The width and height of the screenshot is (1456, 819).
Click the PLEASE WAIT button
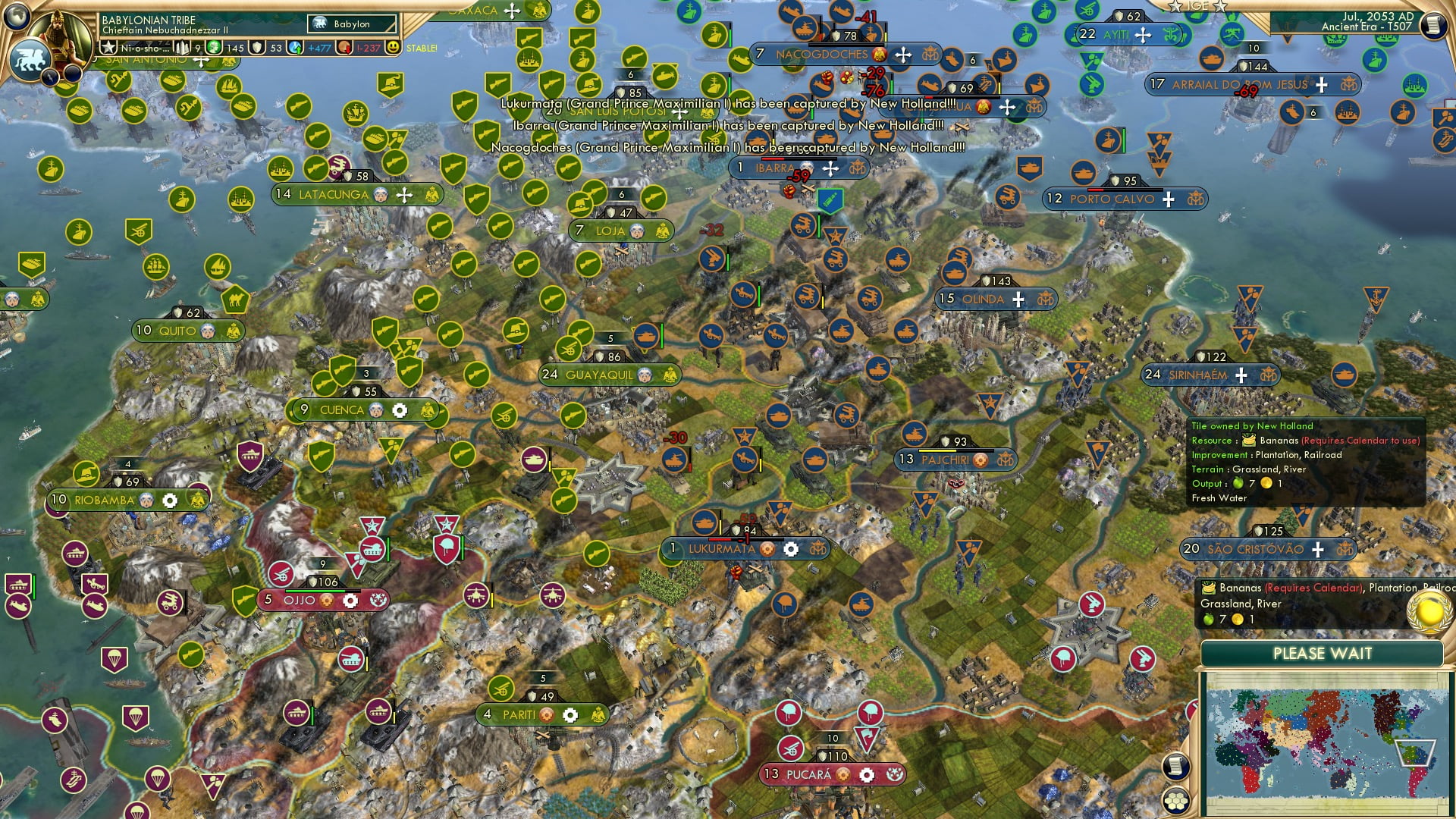click(x=1324, y=653)
